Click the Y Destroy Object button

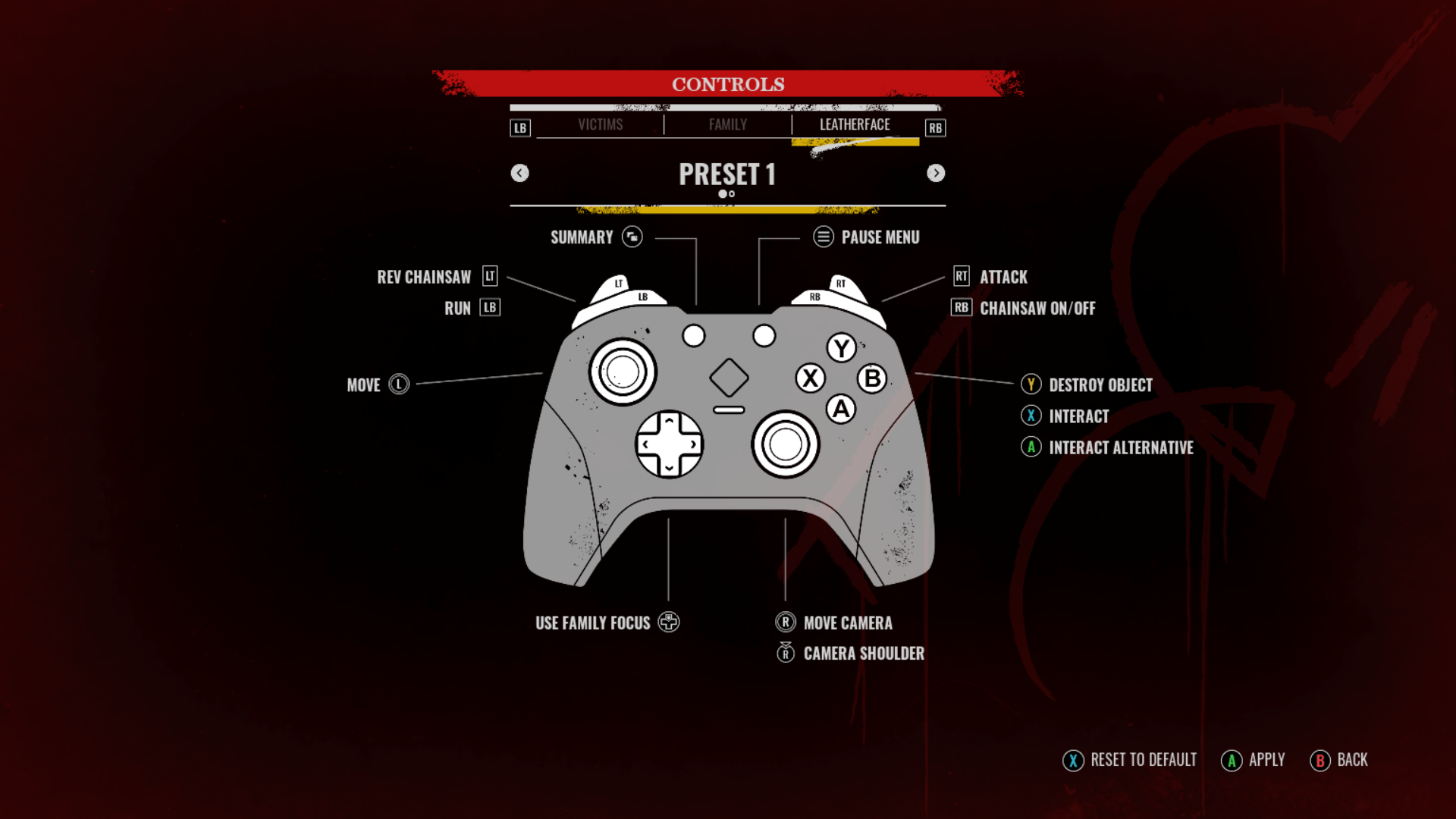1031,384
